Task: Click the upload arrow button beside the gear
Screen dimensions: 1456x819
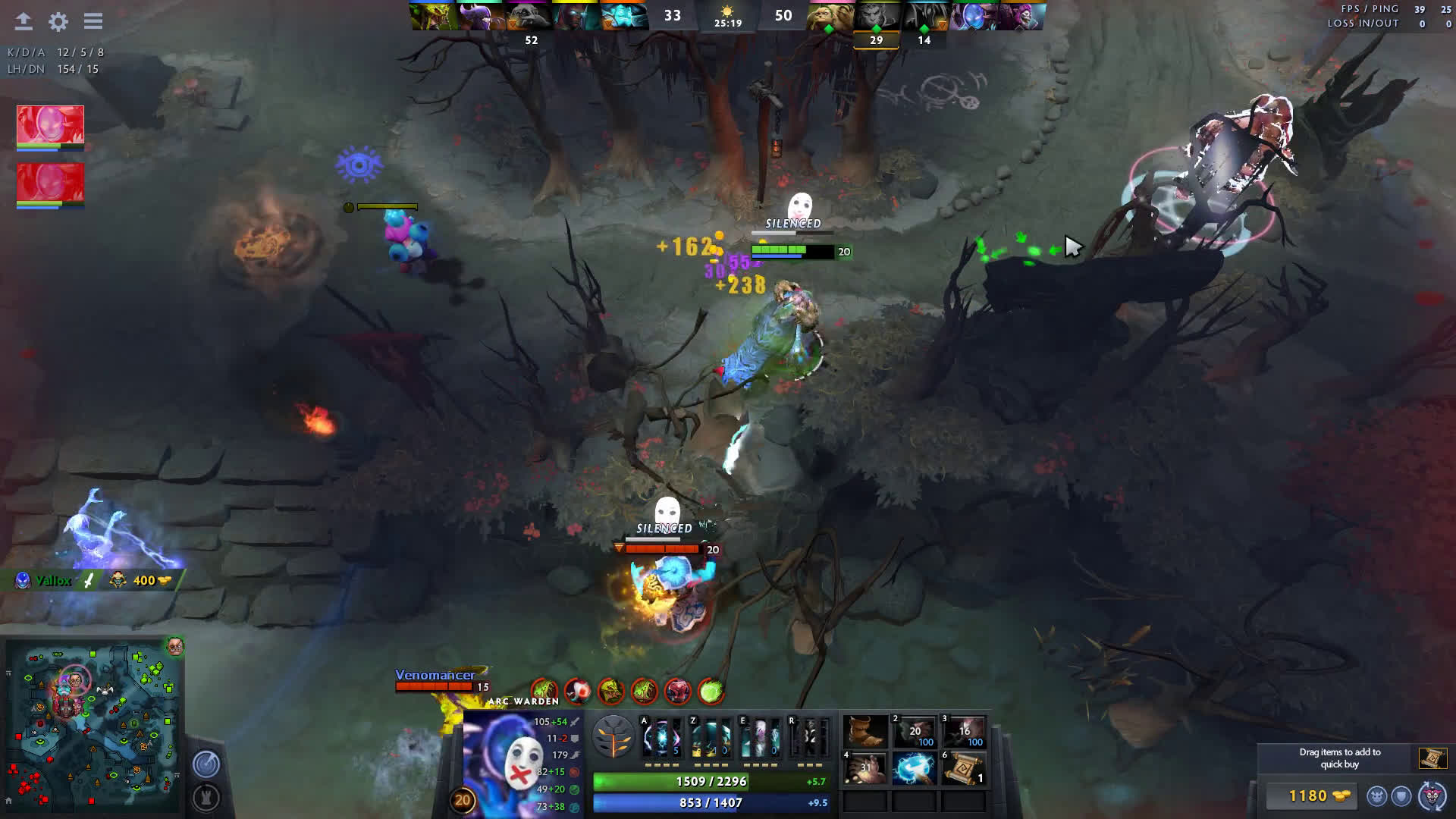Action: coord(24,21)
